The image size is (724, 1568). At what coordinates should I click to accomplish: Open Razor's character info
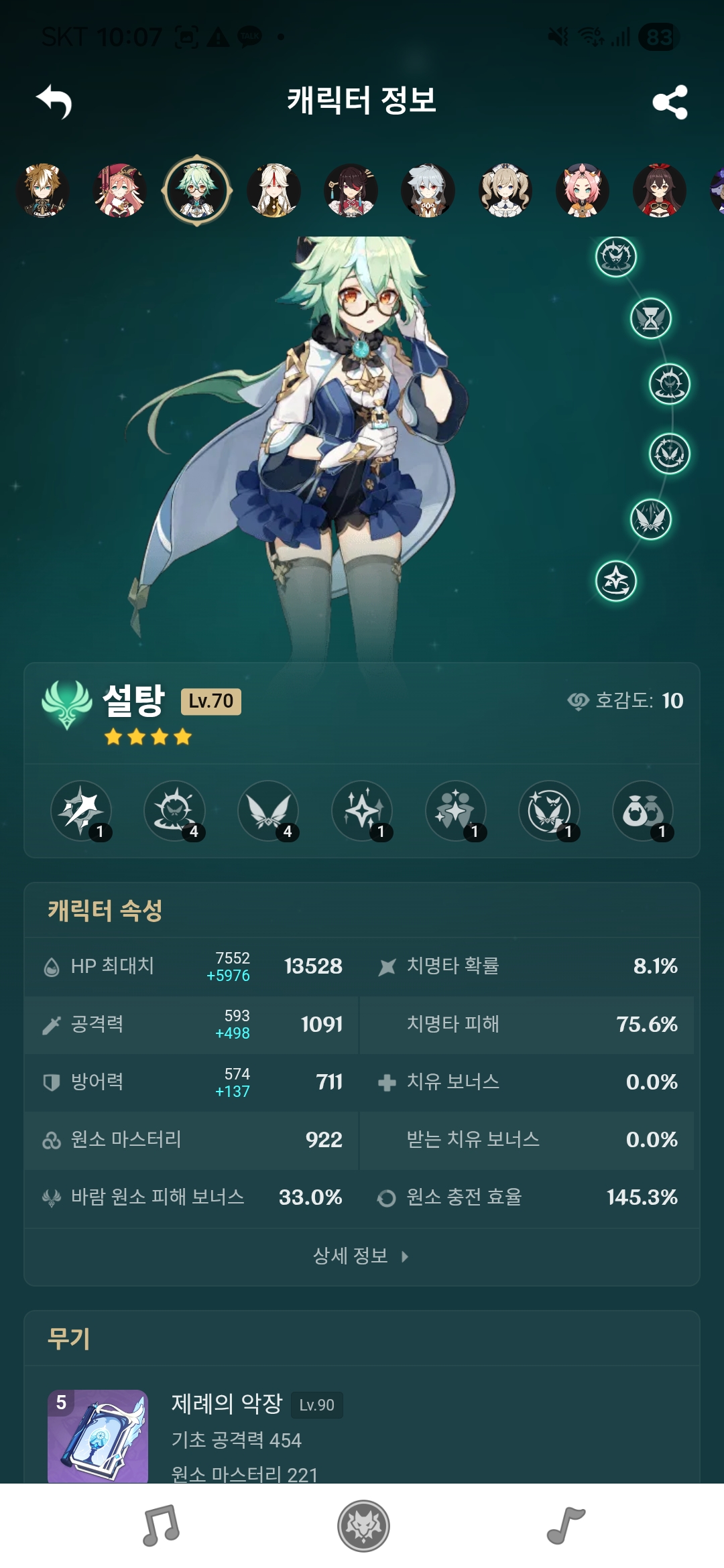428,191
